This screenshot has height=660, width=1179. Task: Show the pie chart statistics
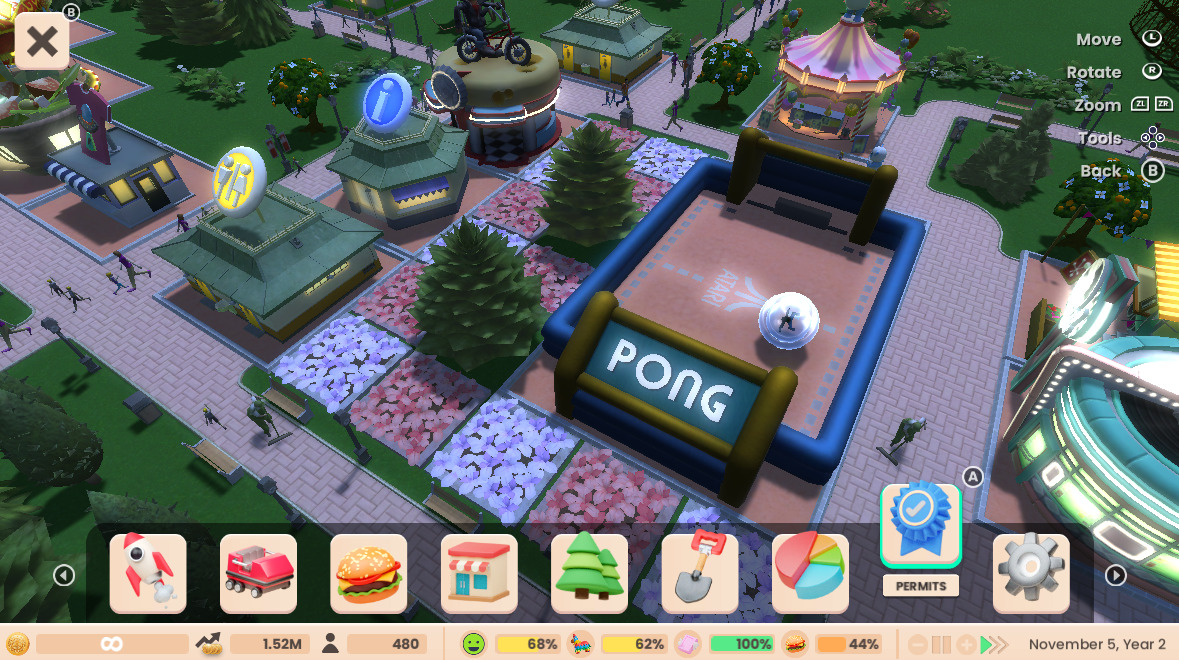click(810, 573)
